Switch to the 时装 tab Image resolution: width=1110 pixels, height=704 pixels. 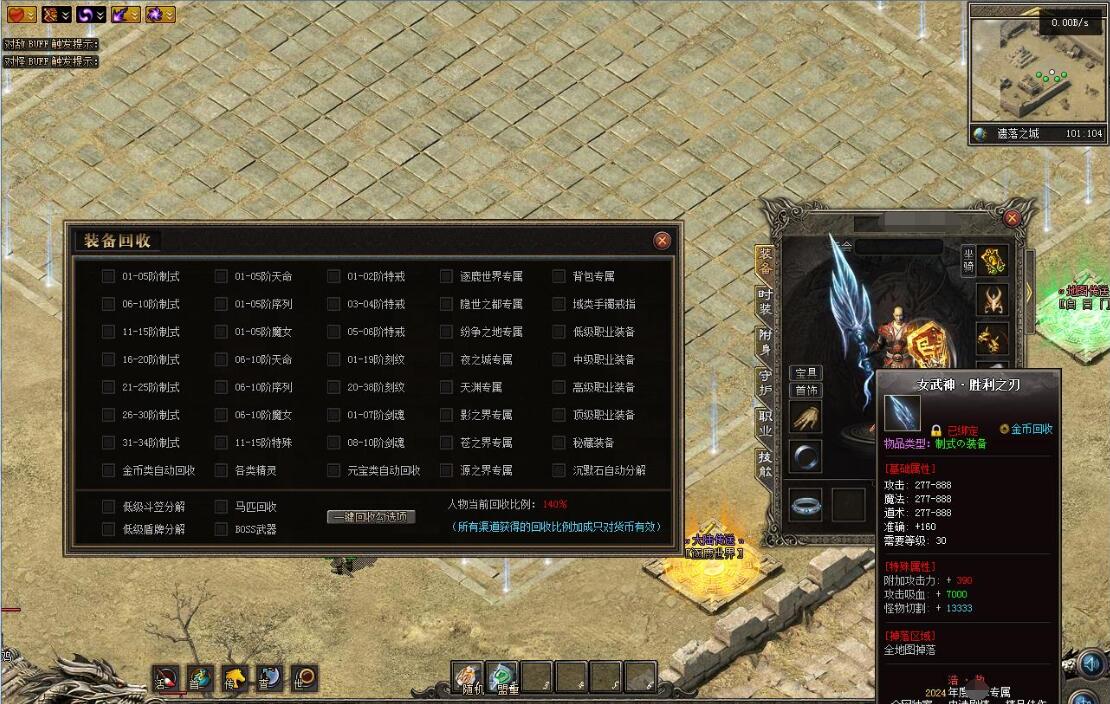click(x=765, y=301)
